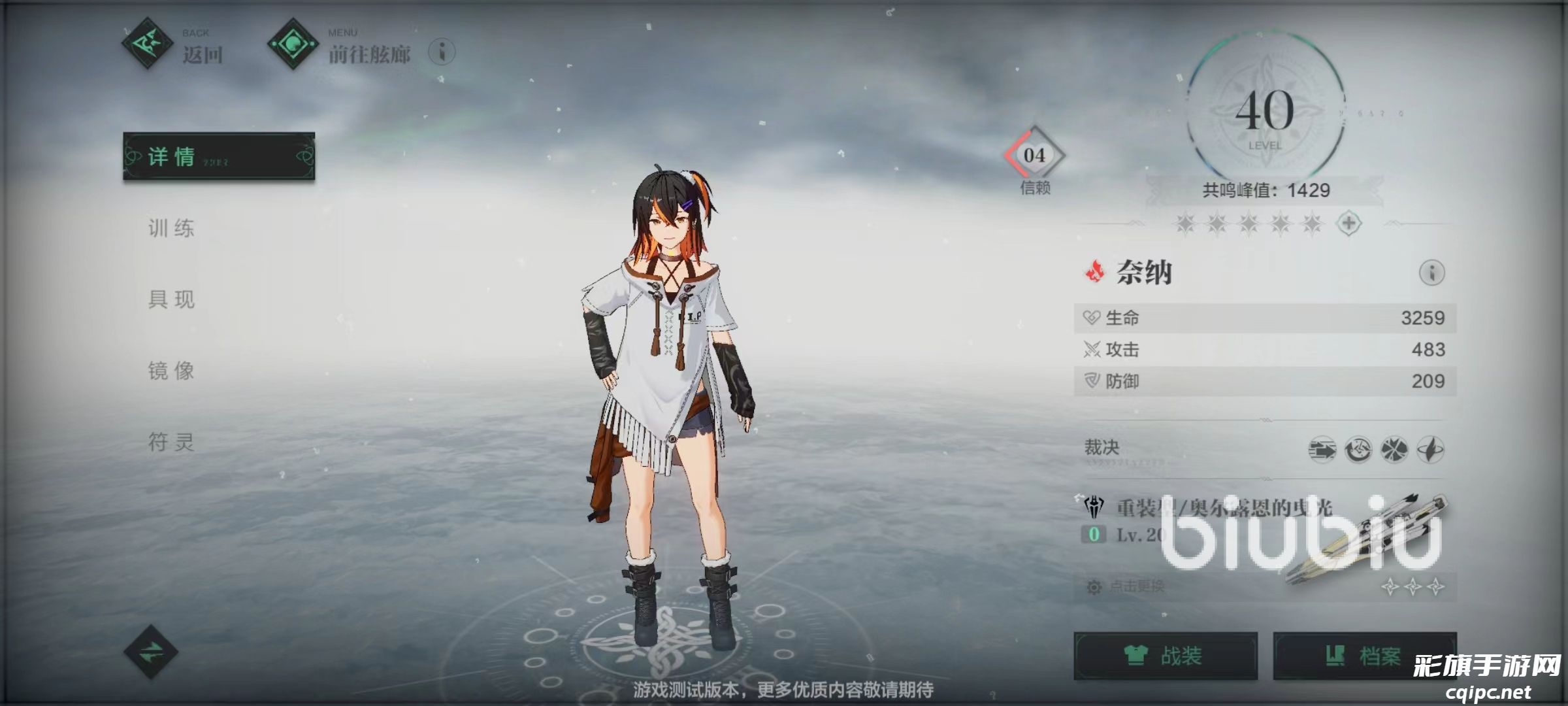Switch to the 训练 tab
The width and height of the screenshot is (1568, 706).
pyautogui.click(x=171, y=228)
